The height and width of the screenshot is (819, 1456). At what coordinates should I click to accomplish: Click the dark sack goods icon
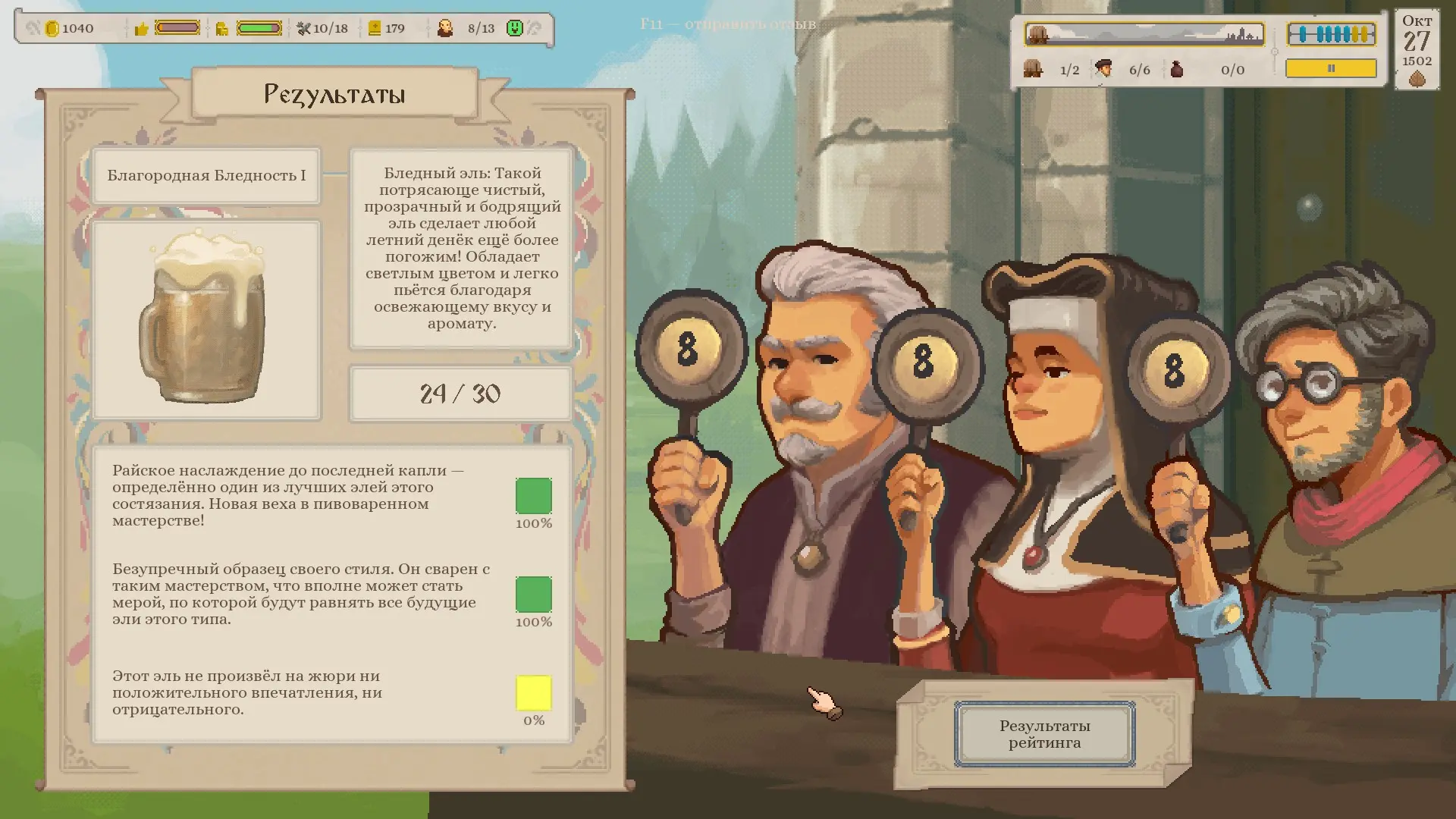(1176, 69)
